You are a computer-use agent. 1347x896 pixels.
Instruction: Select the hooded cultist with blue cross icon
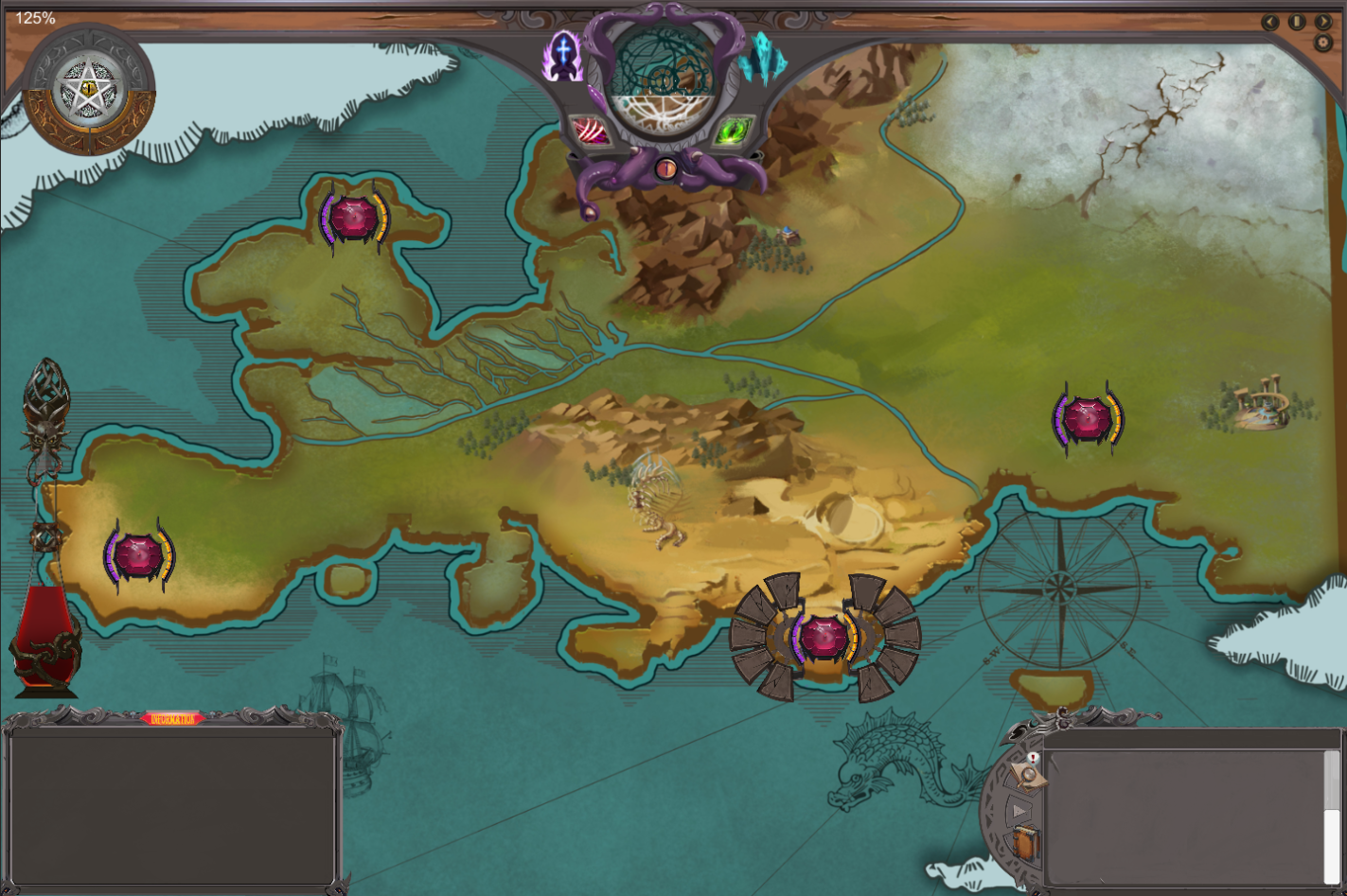coord(563,54)
